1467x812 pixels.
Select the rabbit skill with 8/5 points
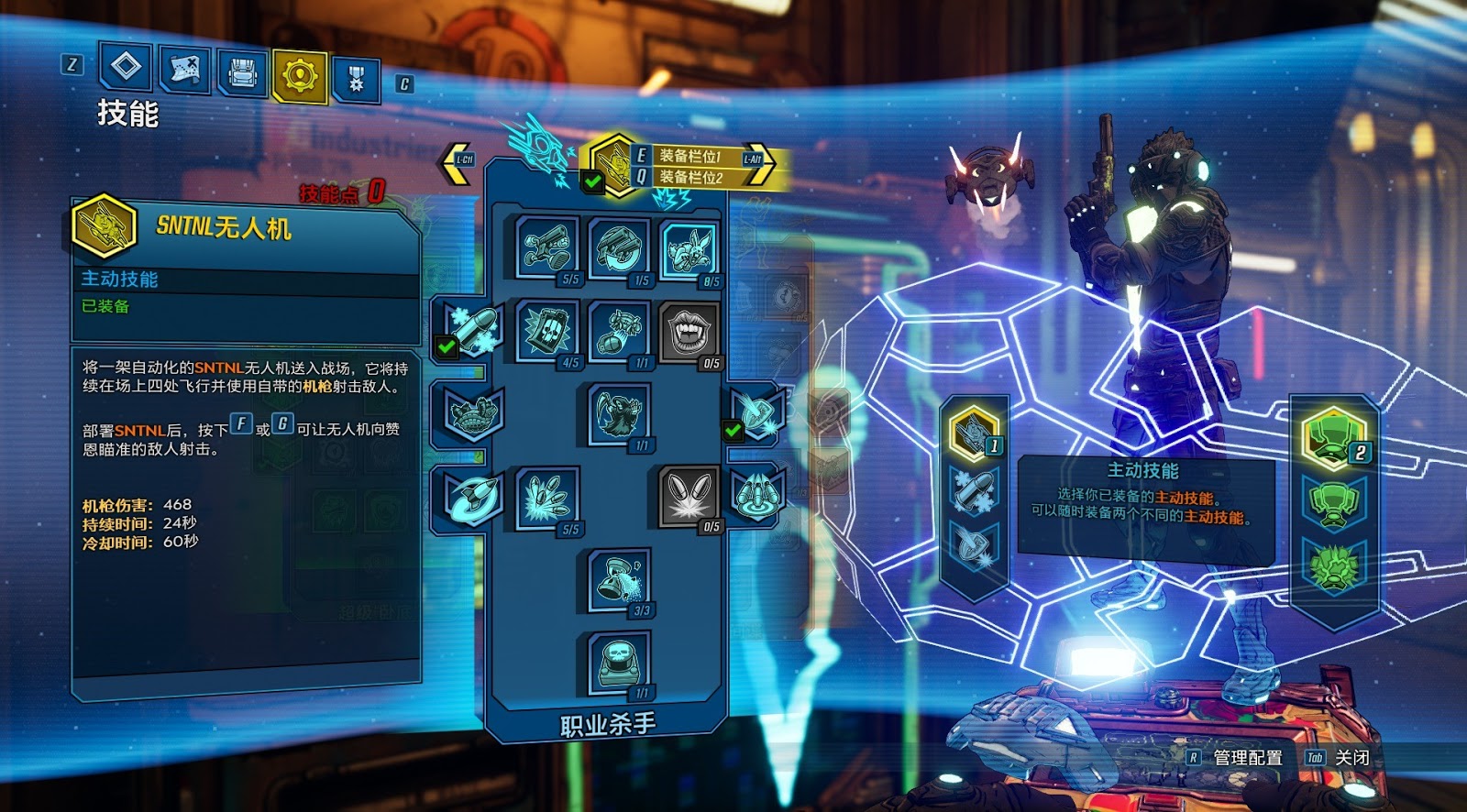click(x=689, y=248)
